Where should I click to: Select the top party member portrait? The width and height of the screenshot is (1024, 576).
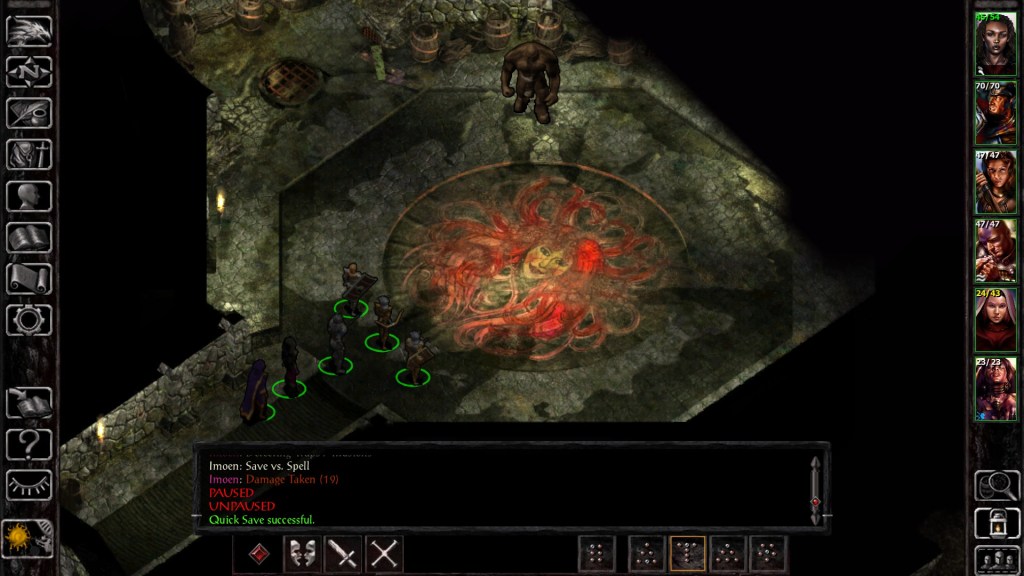(996, 45)
